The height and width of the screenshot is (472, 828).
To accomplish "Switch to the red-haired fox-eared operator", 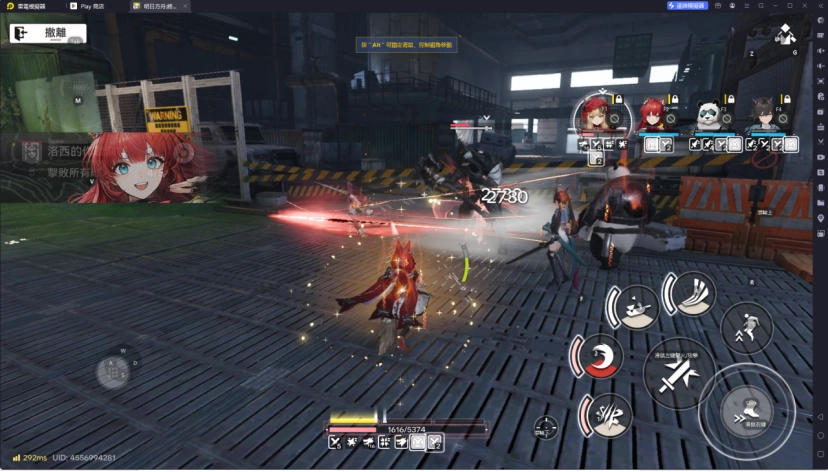I will click(x=652, y=116).
